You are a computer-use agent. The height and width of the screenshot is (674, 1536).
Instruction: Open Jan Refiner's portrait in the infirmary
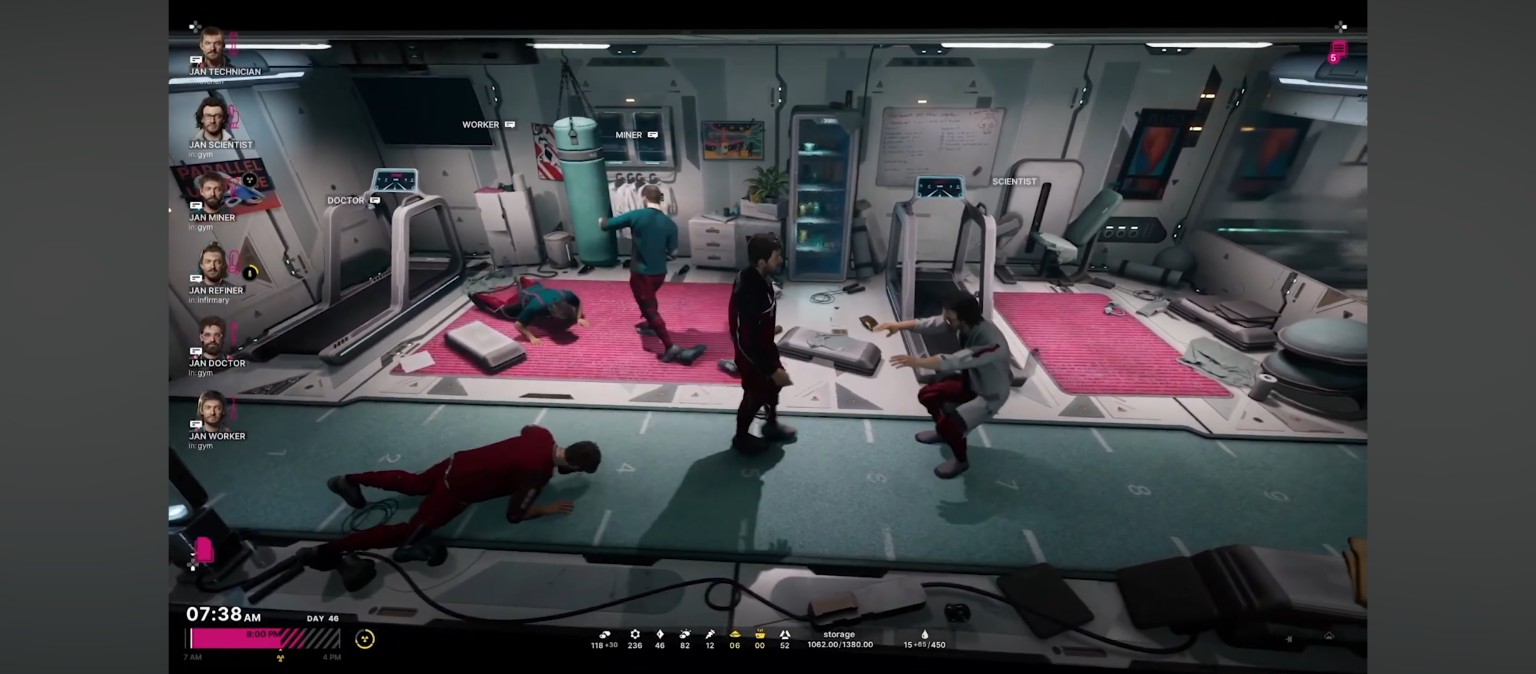[x=212, y=265]
